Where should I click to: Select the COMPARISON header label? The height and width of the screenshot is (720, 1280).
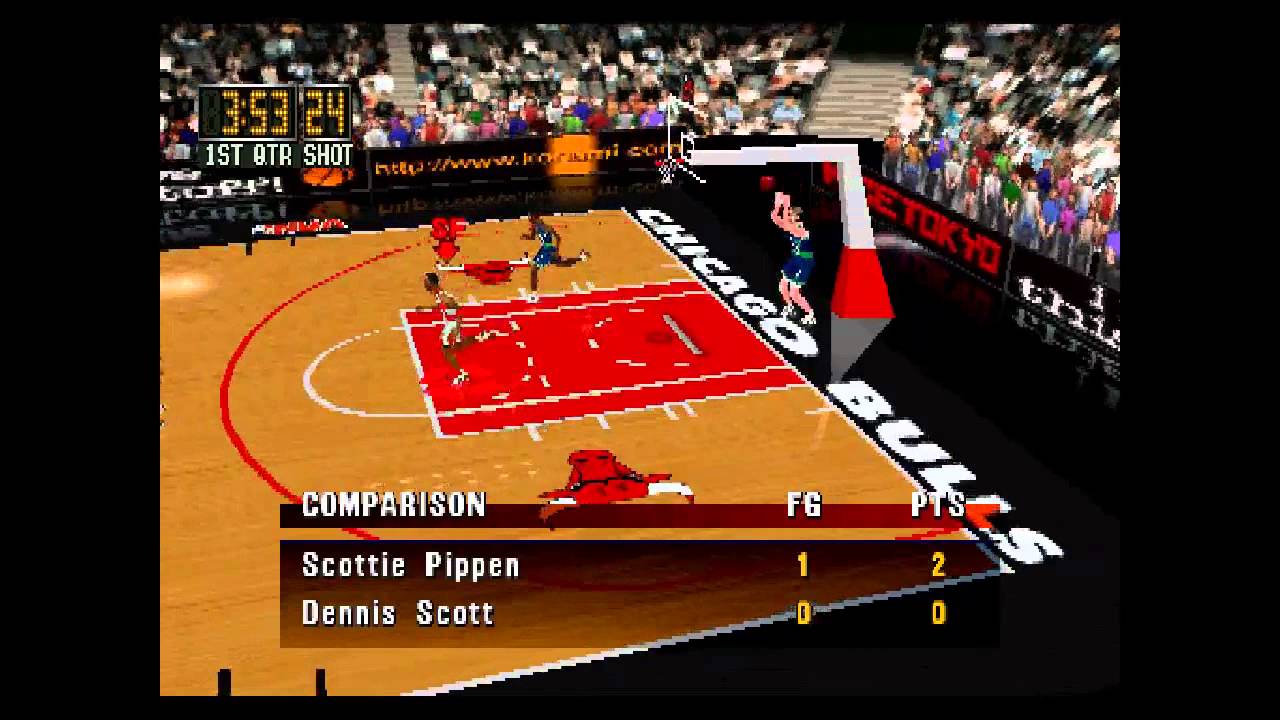point(393,506)
